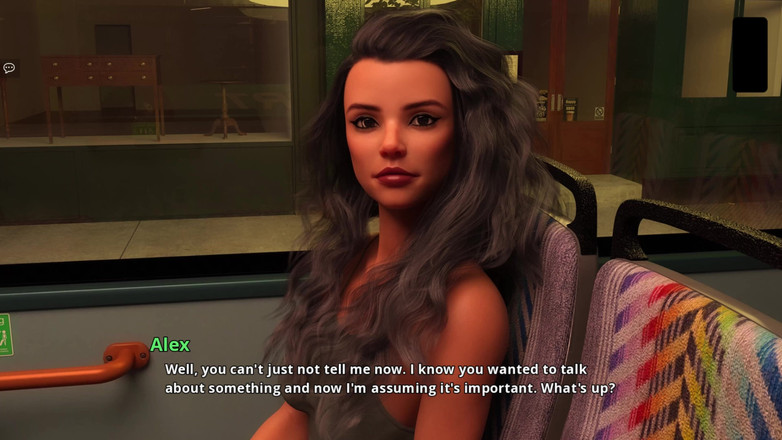Open the black phone icon
The width and height of the screenshot is (782, 440).
pos(749,54)
